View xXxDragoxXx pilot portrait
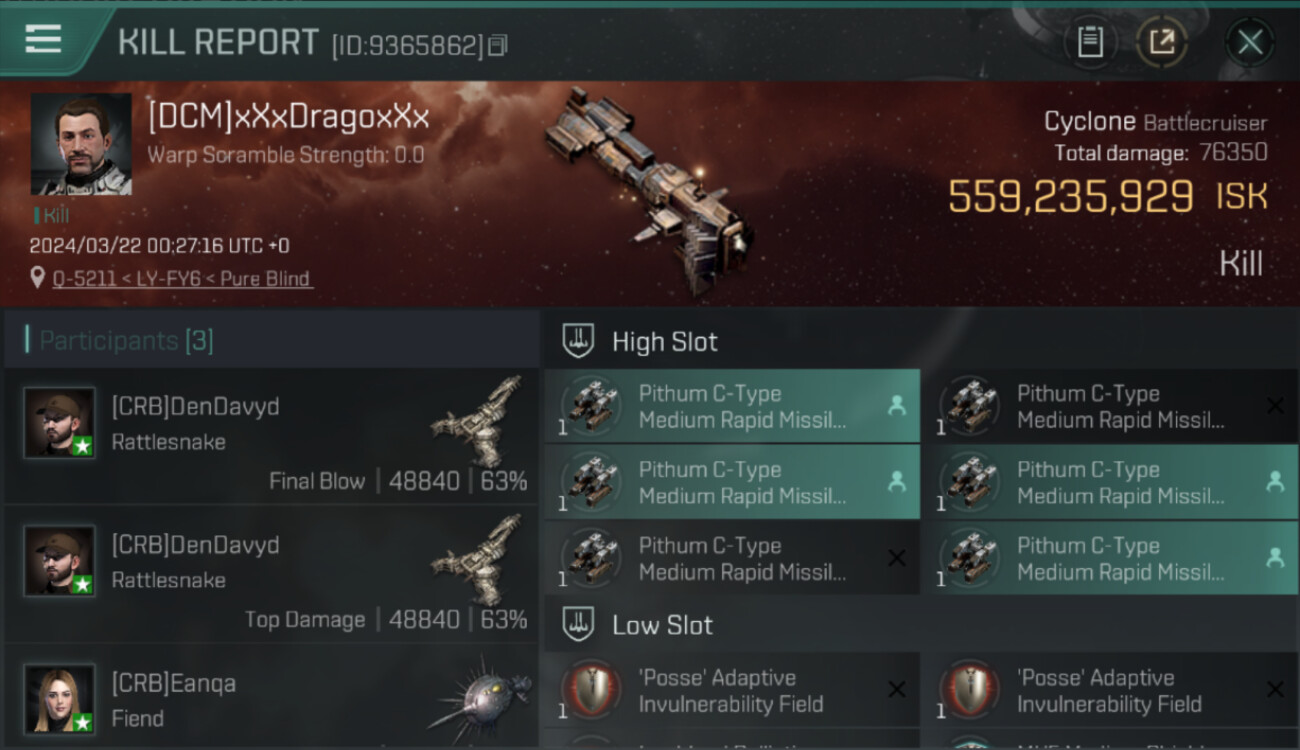Viewport: 1300px width, 750px height. (81, 144)
